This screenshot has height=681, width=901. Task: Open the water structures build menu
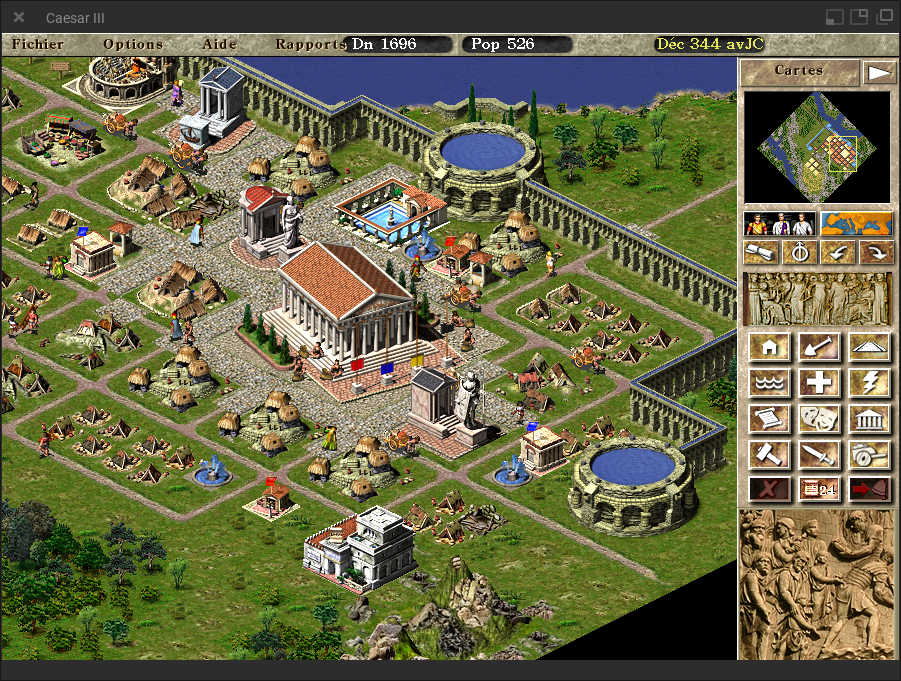tap(769, 383)
